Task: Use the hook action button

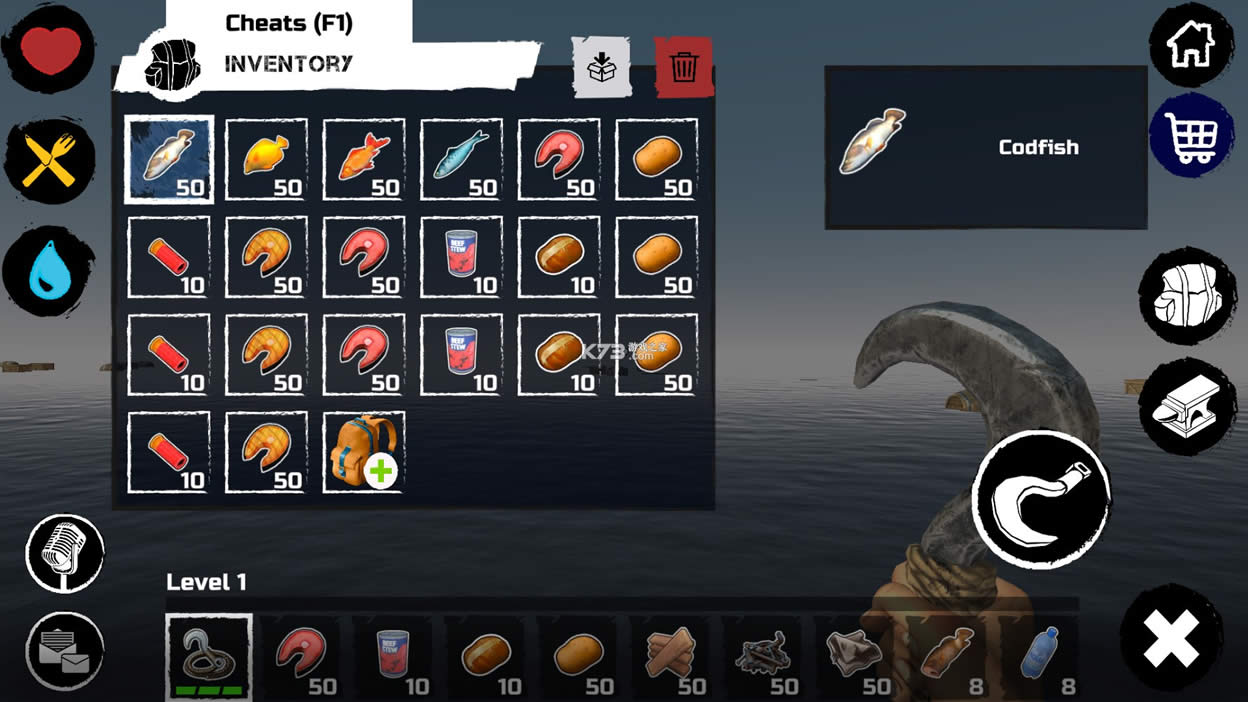Action: click(1041, 500)
